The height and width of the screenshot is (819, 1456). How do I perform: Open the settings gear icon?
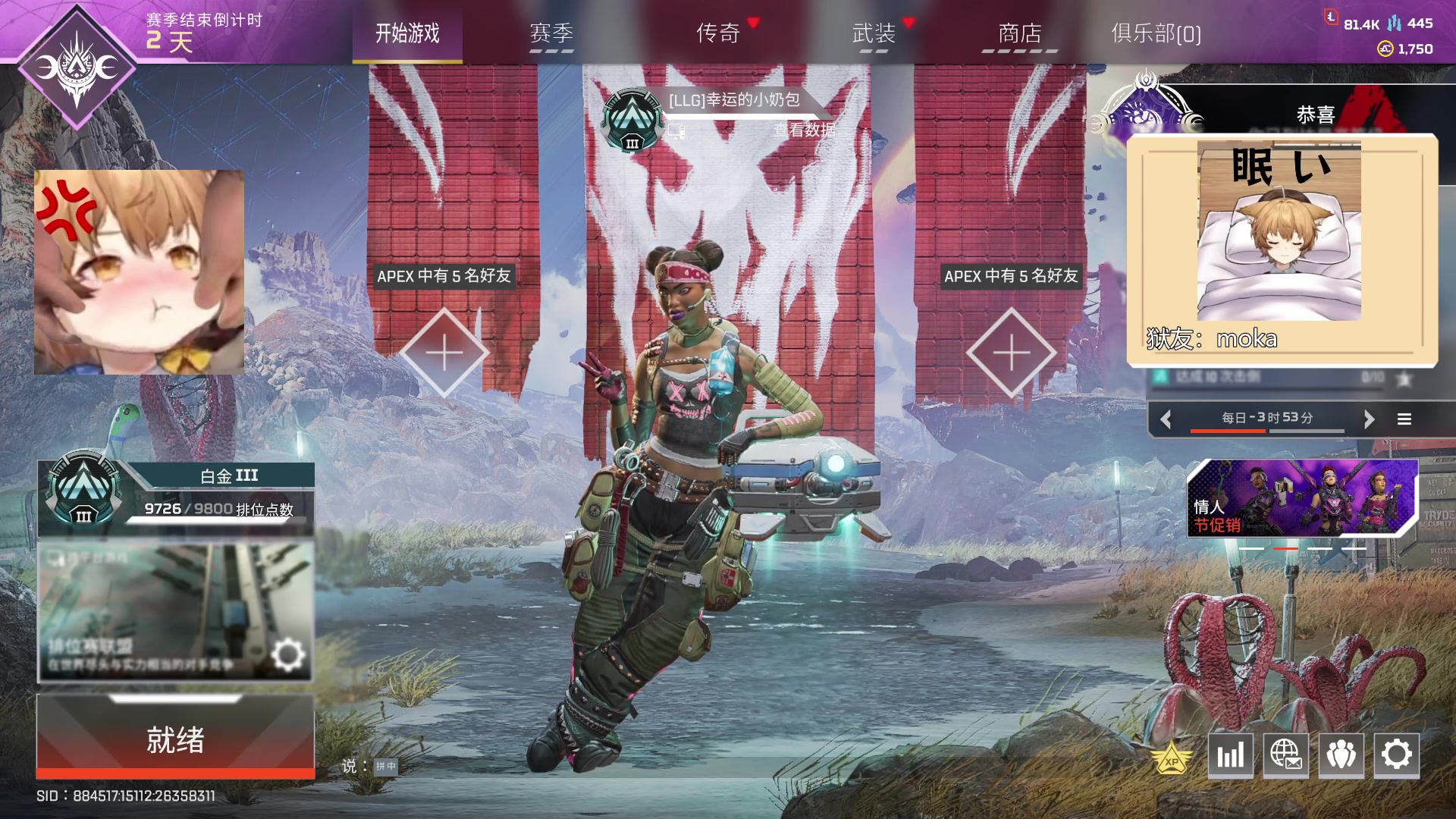pos(1396,755)
